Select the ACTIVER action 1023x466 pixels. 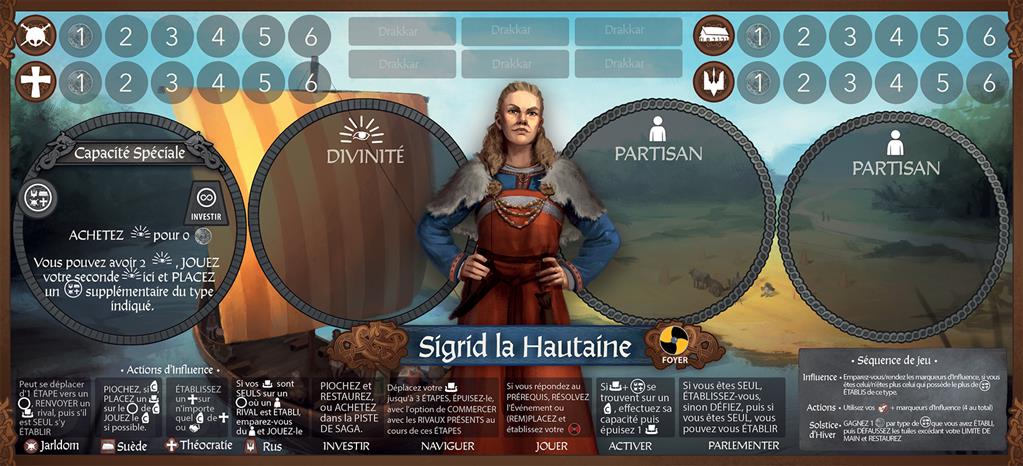(x=629, y=446)
